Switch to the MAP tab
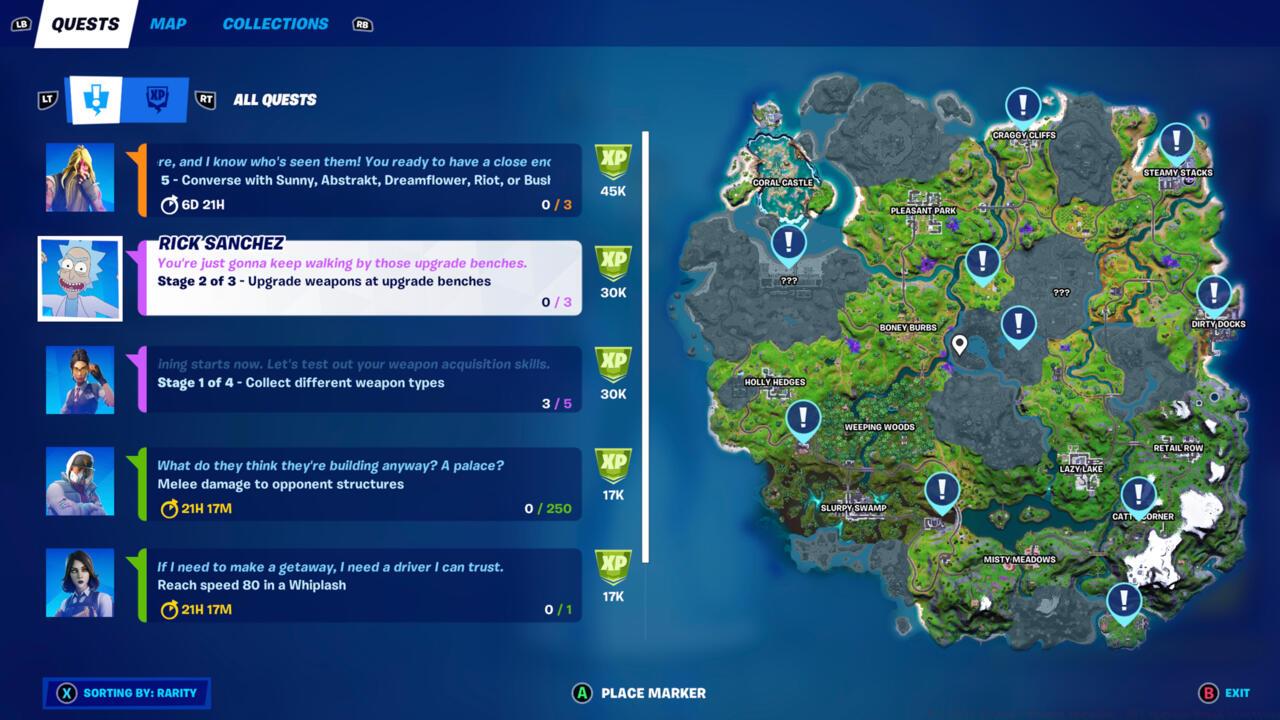This screenshot has height=720, width=1280. coord(167,23)
